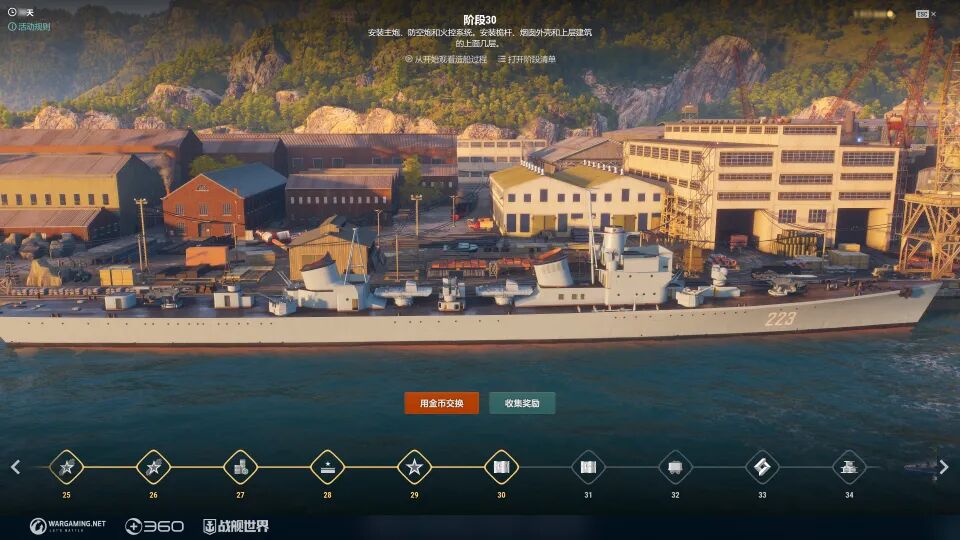The height and width of the screenshot is (540, 960).
Task: Select stage 34 ship marker
Action: (x=849, y=467)
